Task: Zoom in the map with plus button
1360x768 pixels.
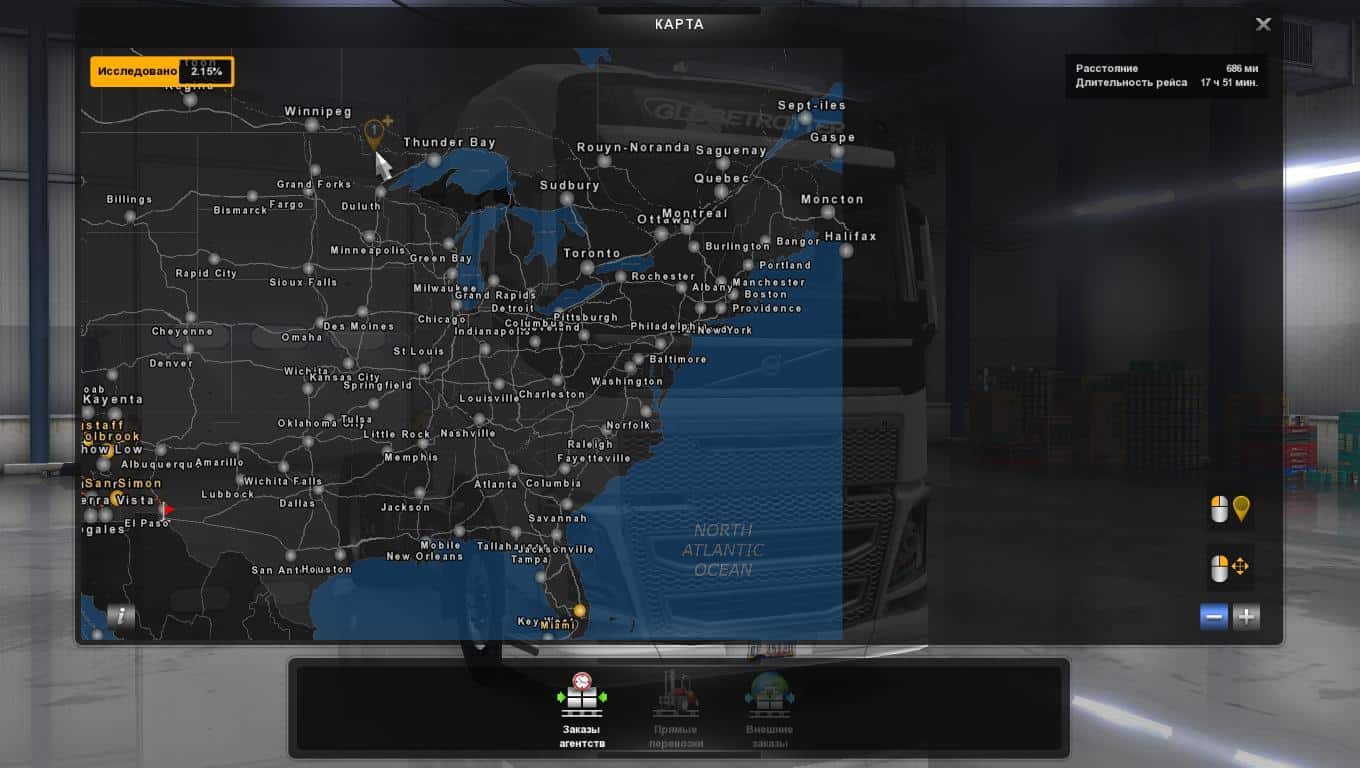Action: pos(1246,617)
